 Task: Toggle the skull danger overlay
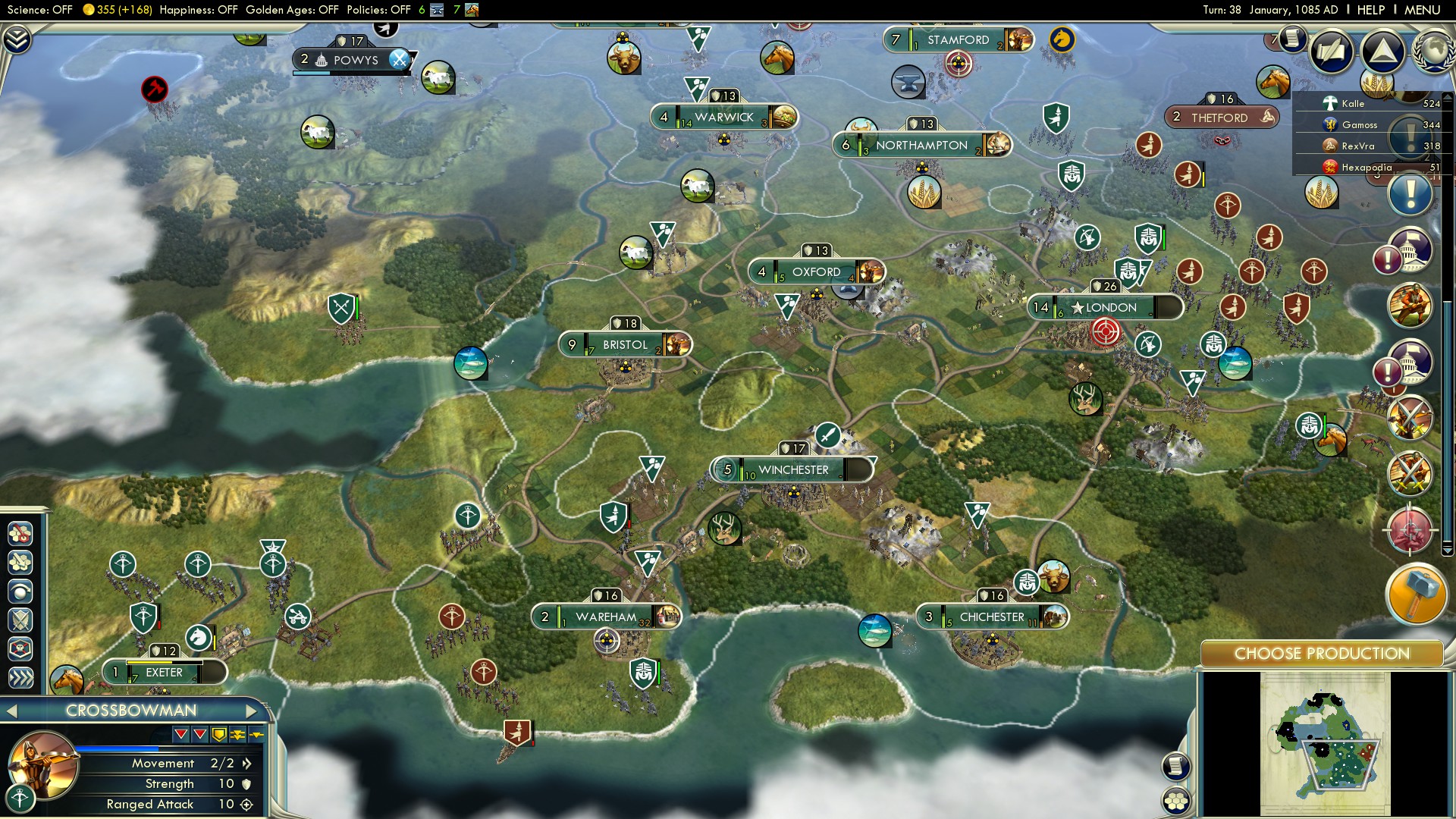(x=20, y=647)
